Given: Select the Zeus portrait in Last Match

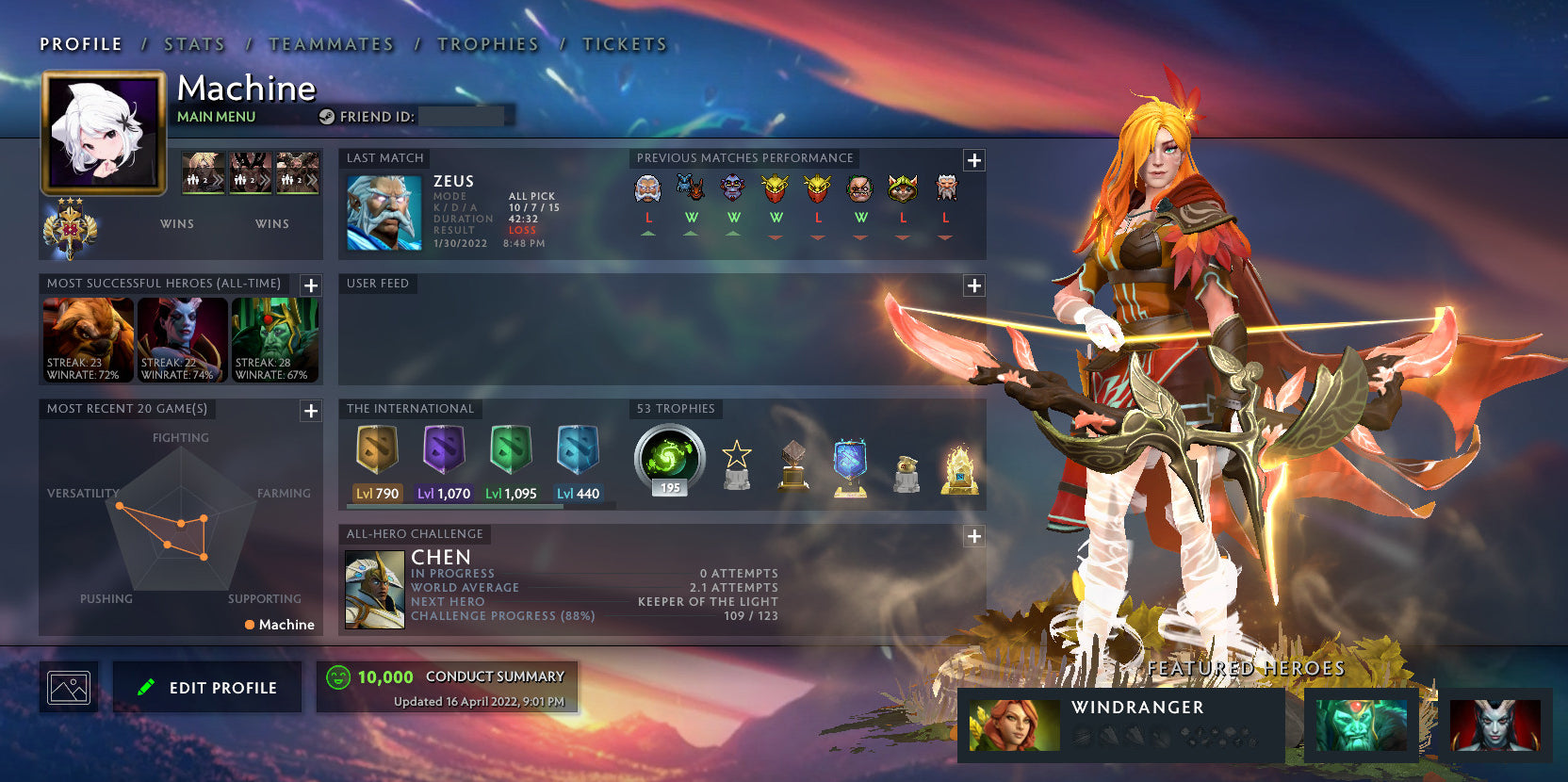Looking at the screenshot, I should (384, 212).
